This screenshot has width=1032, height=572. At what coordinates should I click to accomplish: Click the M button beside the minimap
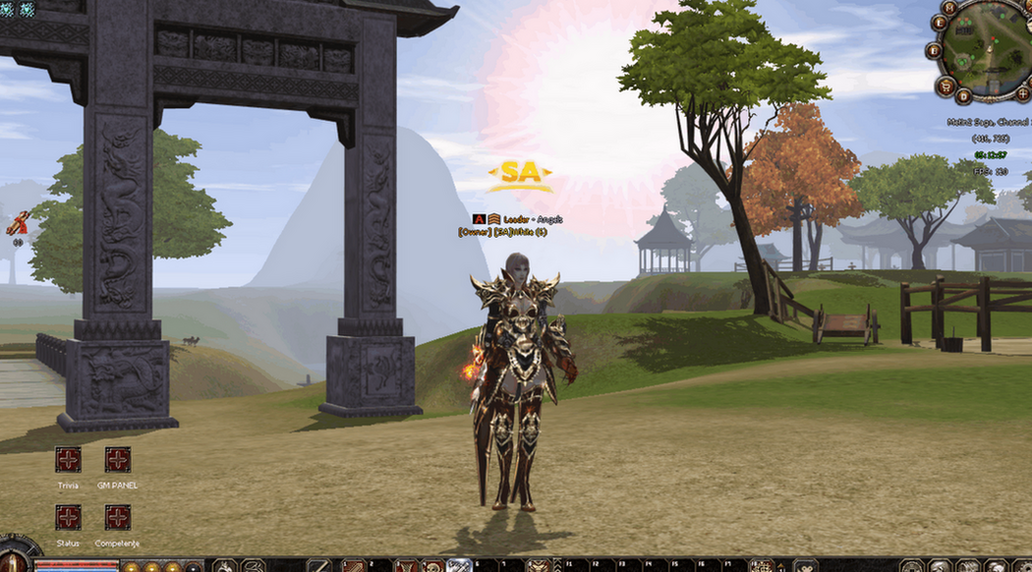(949, 8)
